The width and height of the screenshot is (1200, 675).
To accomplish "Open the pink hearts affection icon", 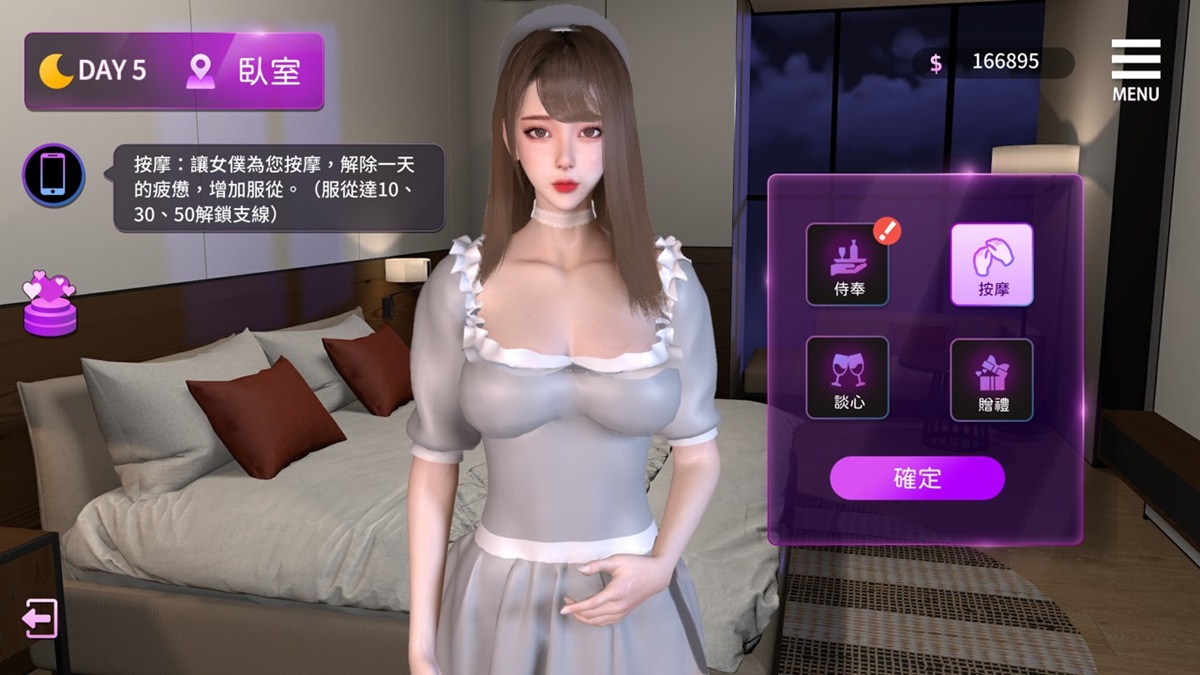I will point(50,302).
